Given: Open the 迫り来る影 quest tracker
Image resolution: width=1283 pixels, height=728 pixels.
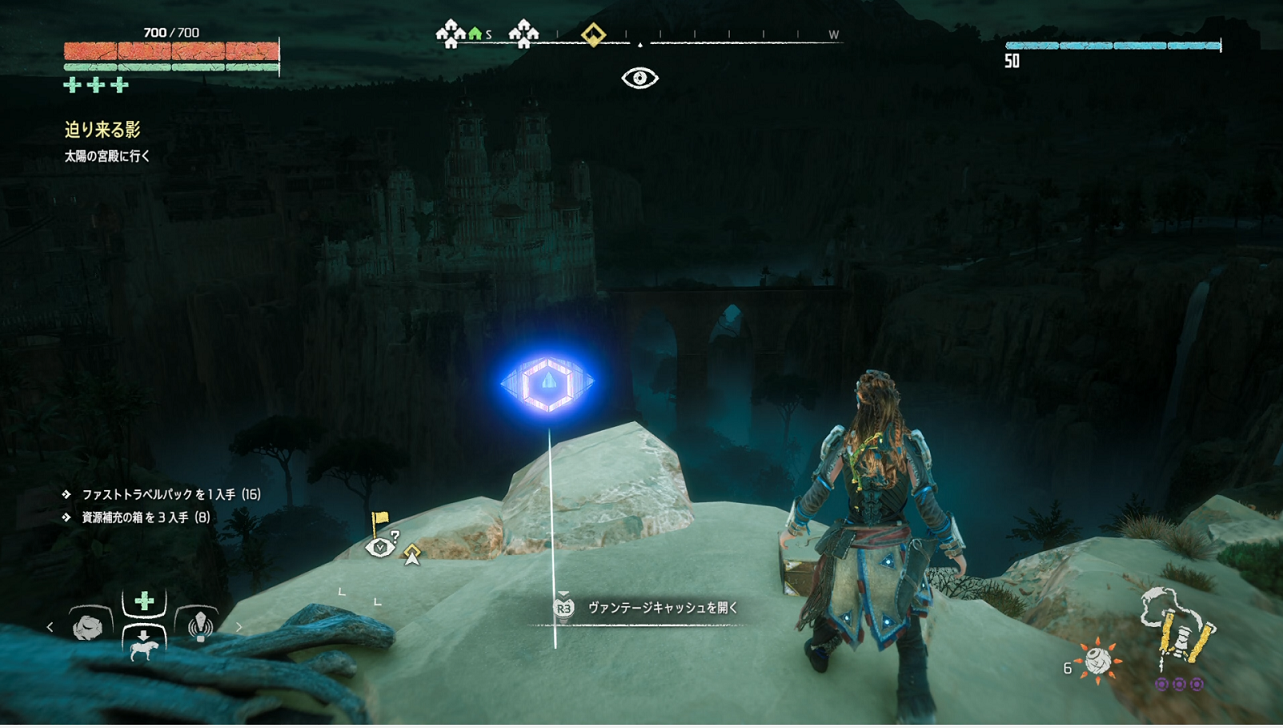Looking at the screenshot, I should (x=103, y=130).
